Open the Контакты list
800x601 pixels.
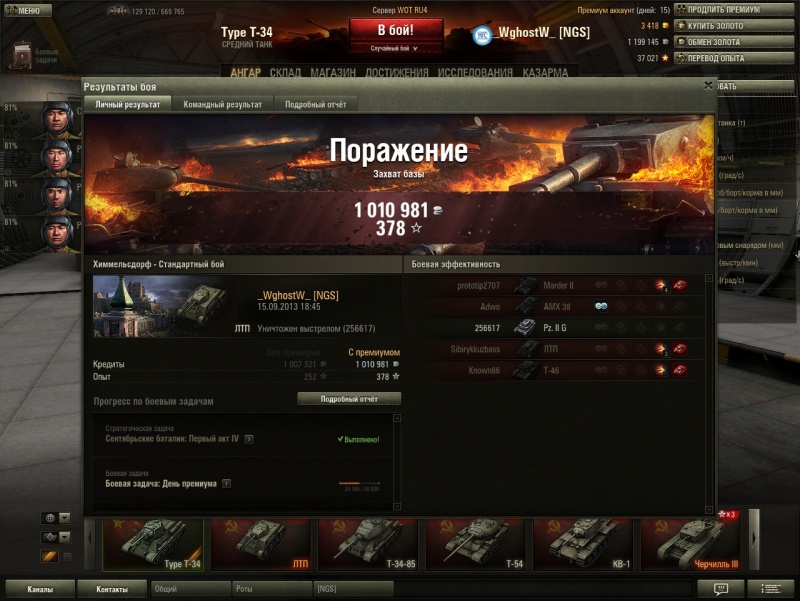click(x=112, y=589)
